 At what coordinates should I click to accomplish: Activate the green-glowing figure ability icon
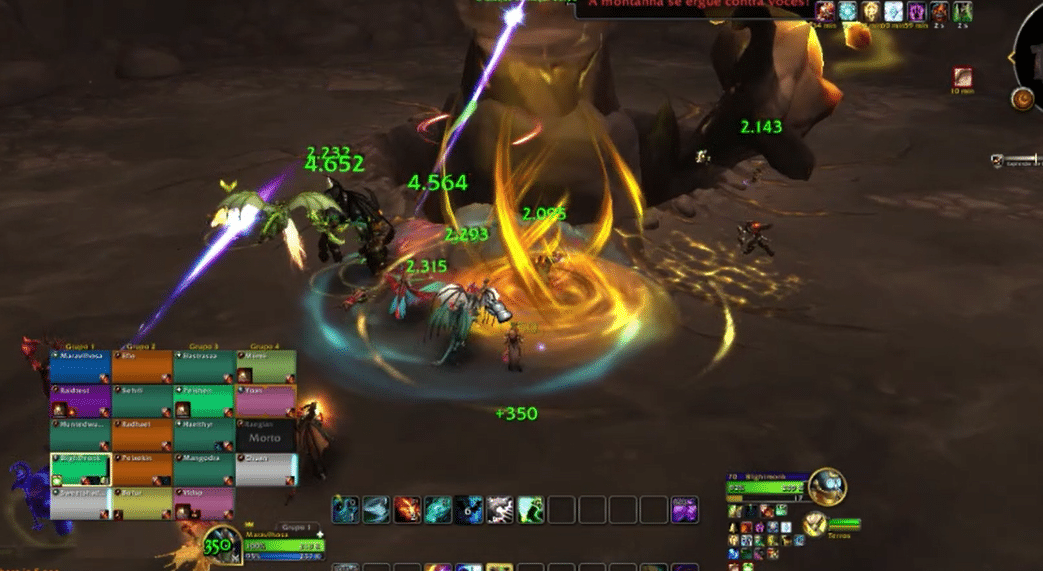pyautogui.click(x=531, y=510)
